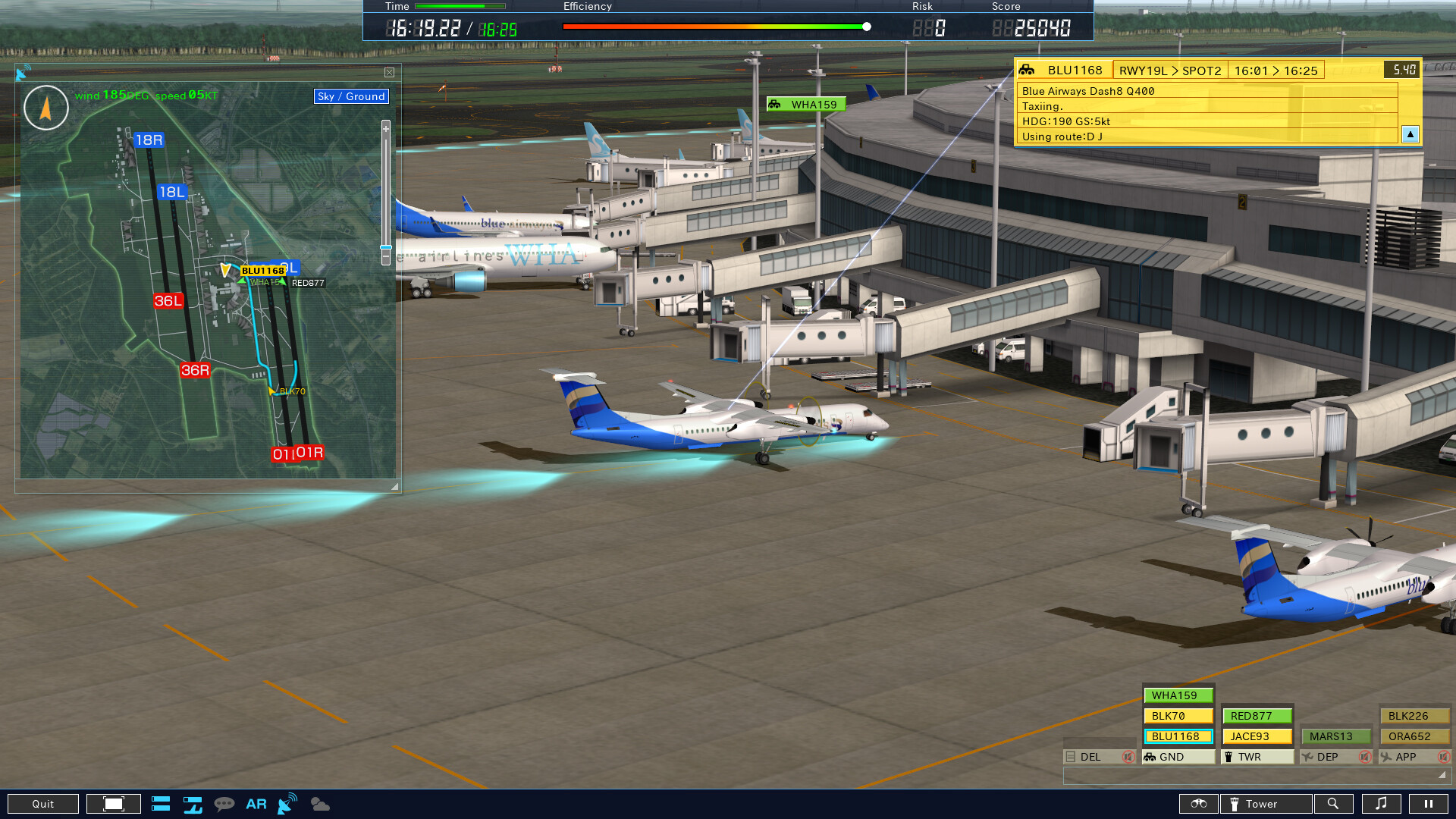The width and height of the screenshot is (1456, 819).
Task: Click the music note icon
Action: point(1381,804)
